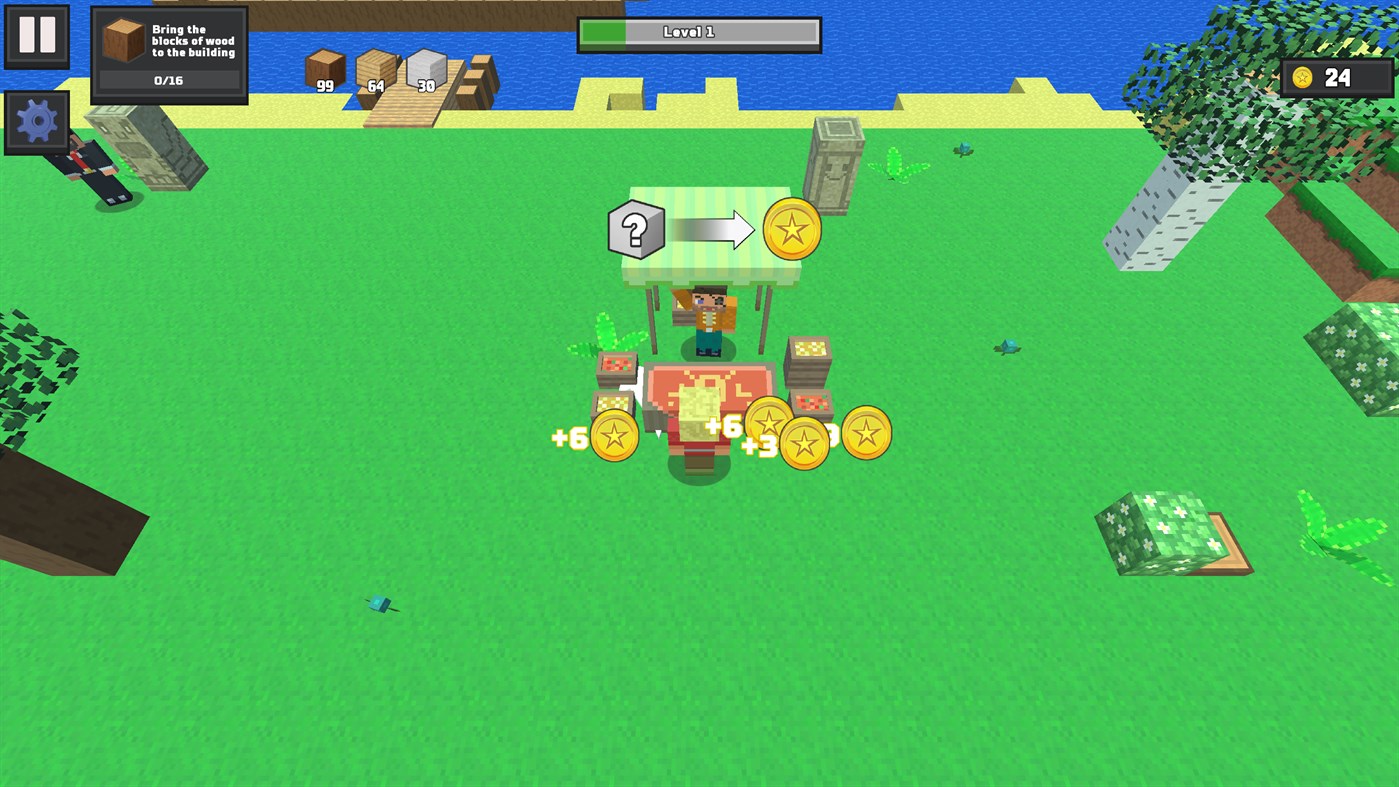The width and height of the screenshot is (1399, 787).
Task: Click the quest objective 0/16 progress label
Action: point(169,79)
